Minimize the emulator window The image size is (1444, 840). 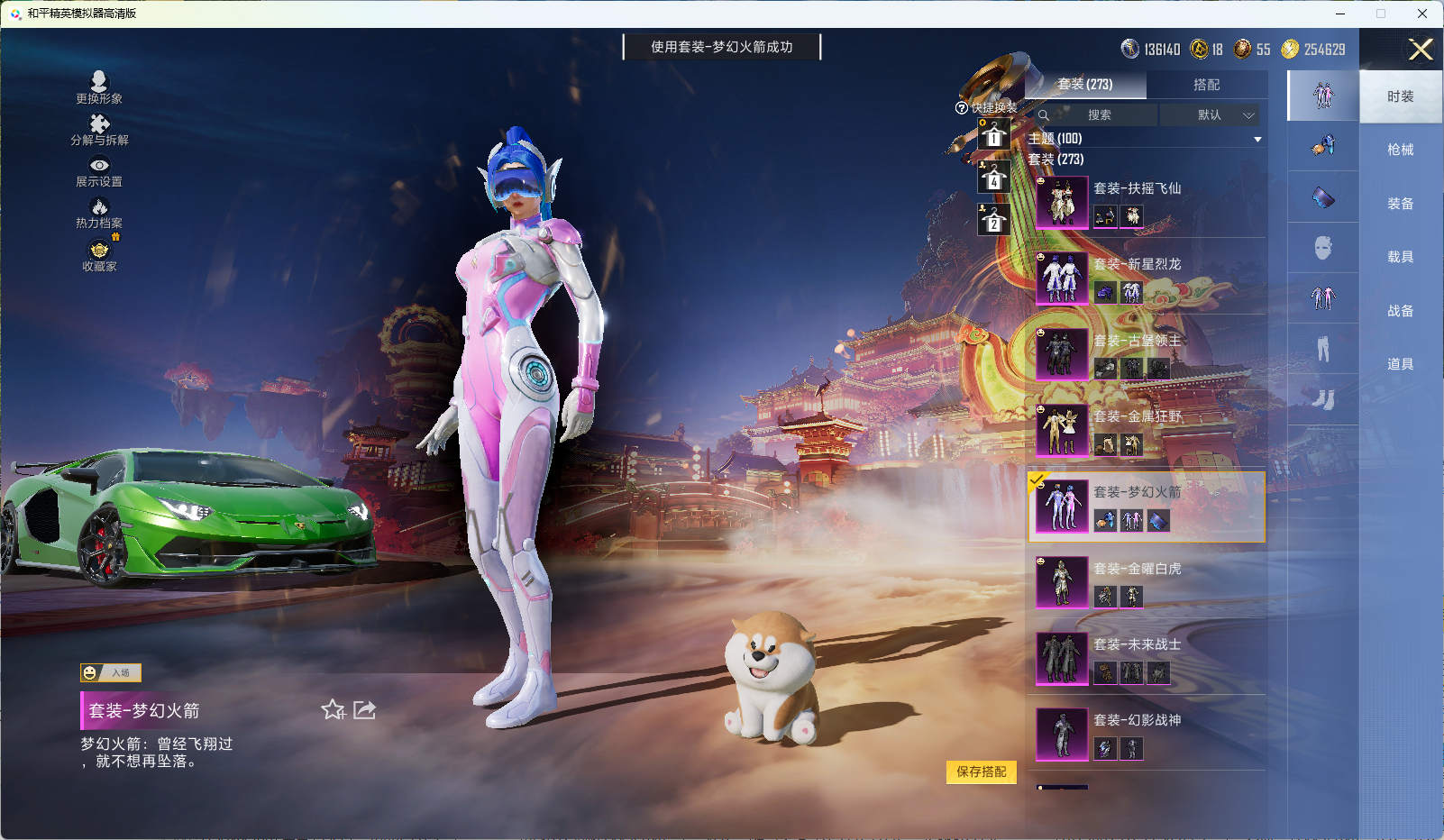pos(1340,14)
